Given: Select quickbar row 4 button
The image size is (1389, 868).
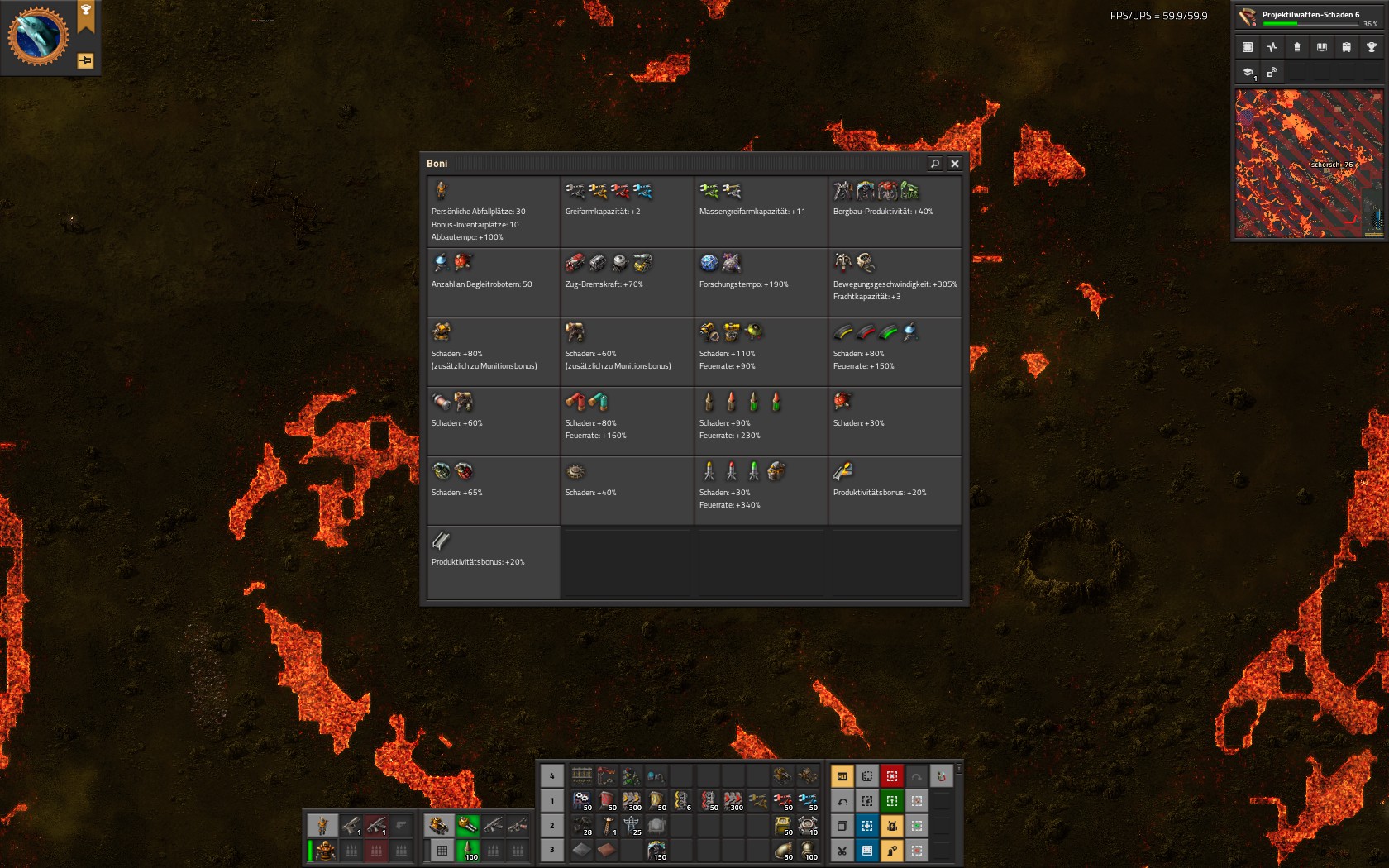Looking at the screenshot, I should [552, 775].
